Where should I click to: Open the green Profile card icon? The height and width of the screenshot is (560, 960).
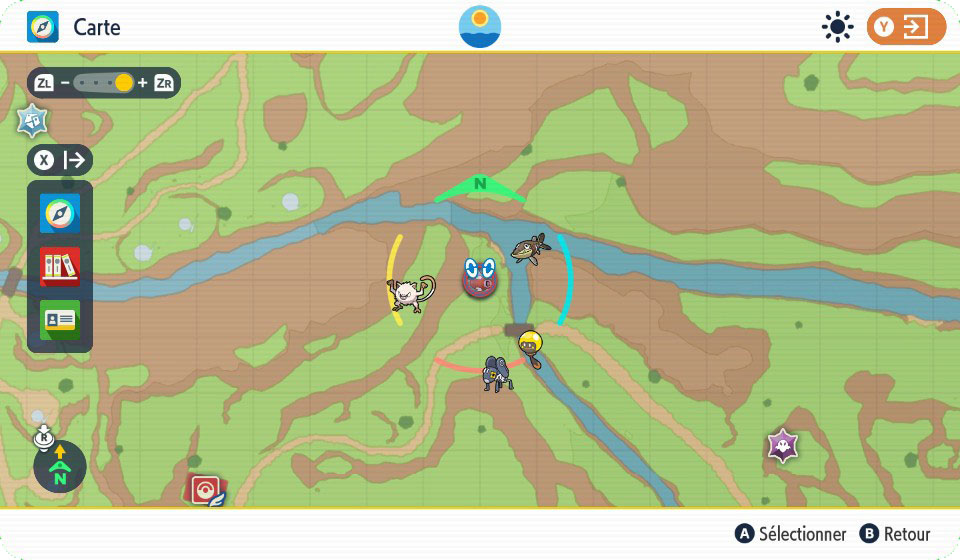[60, 320]
